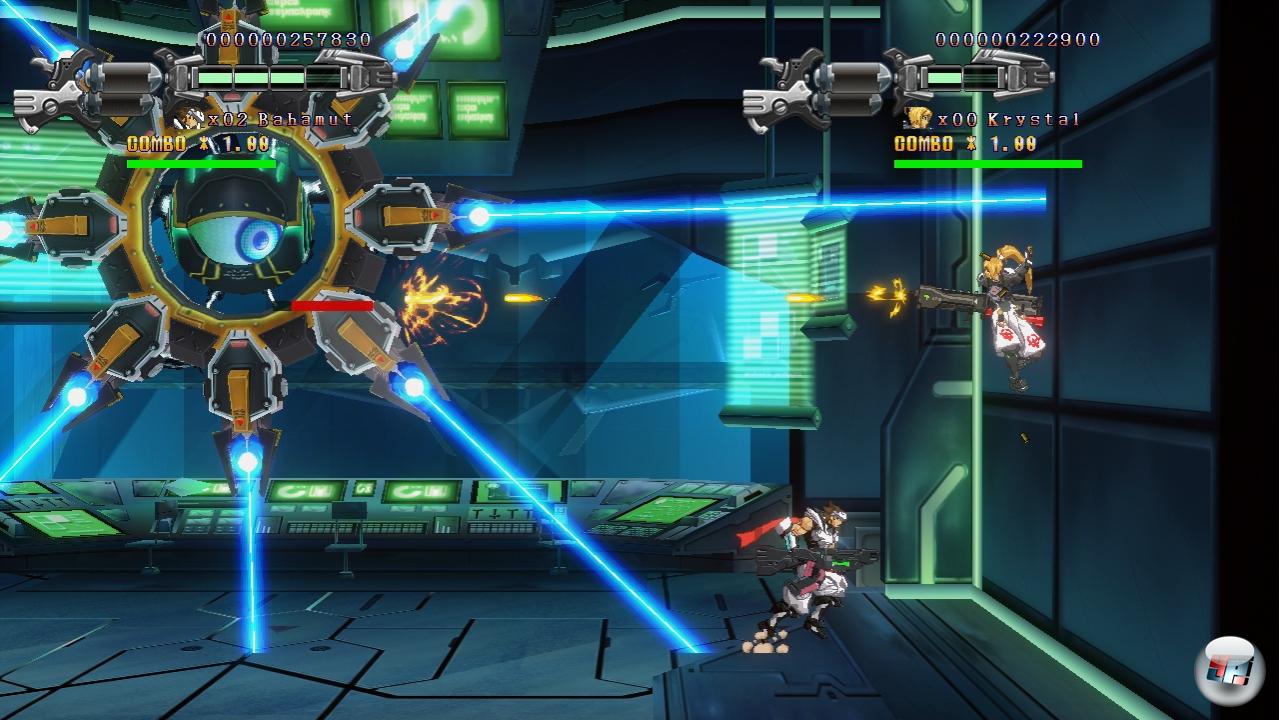Click Bahamut's character portrait icon
Screen dimensions: 1280x720
tap(189, 119)
